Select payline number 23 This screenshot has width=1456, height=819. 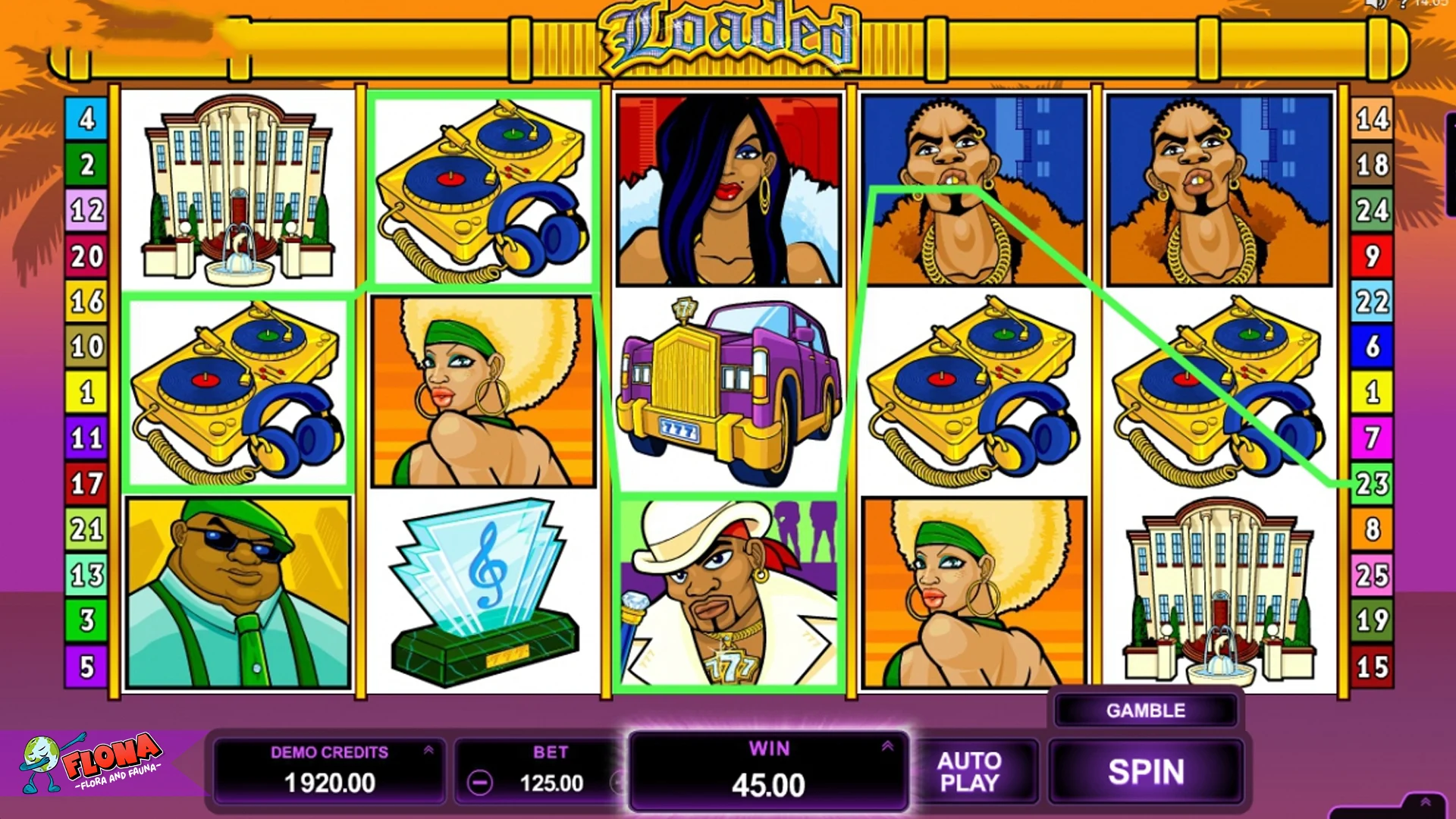[1372, 484]
